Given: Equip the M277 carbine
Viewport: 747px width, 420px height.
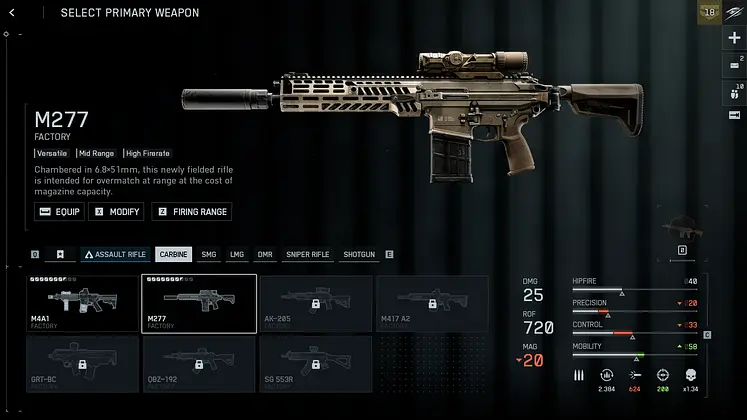Looking at the screenshot, I should (59, 212).
